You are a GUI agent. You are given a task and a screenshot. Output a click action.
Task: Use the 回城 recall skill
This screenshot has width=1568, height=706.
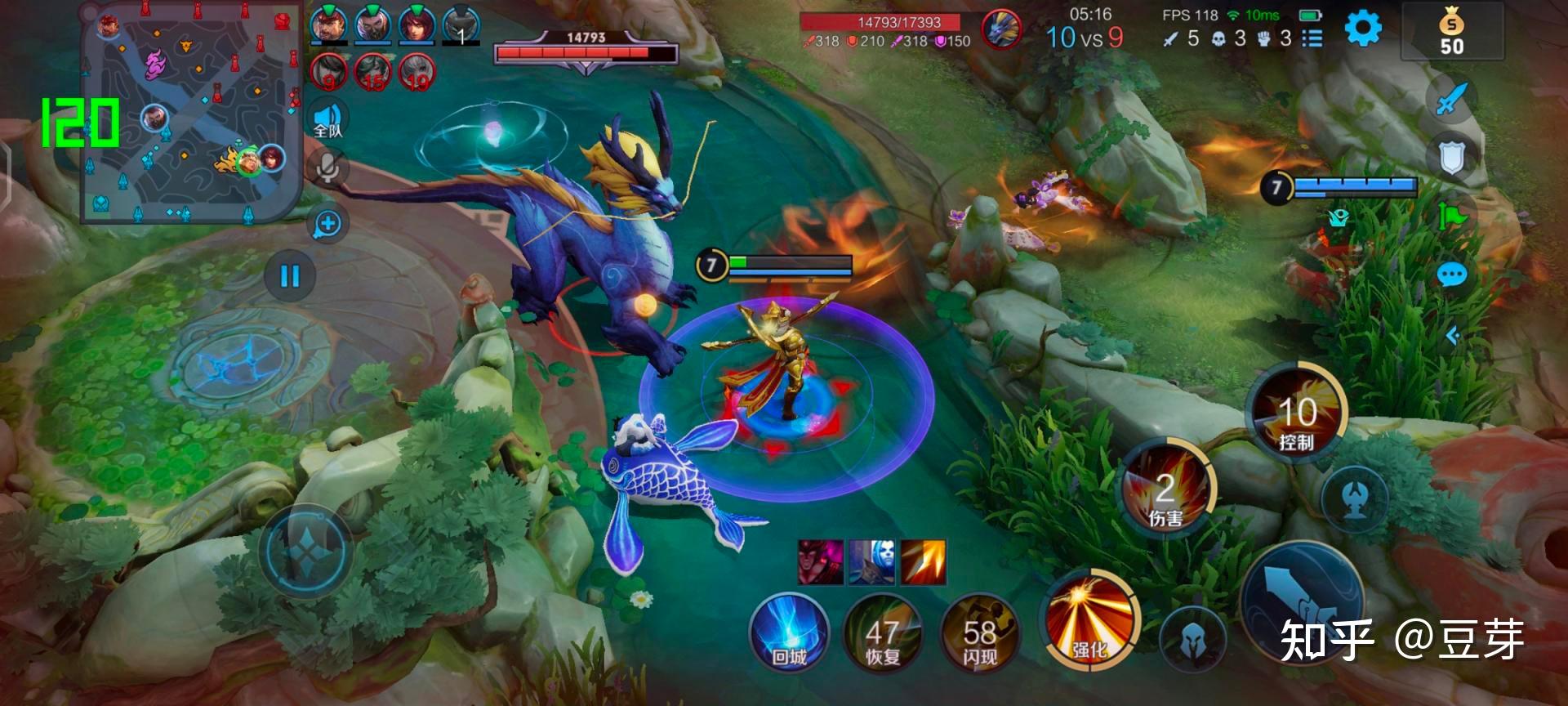pyautogui.click(x=789, y=634)
